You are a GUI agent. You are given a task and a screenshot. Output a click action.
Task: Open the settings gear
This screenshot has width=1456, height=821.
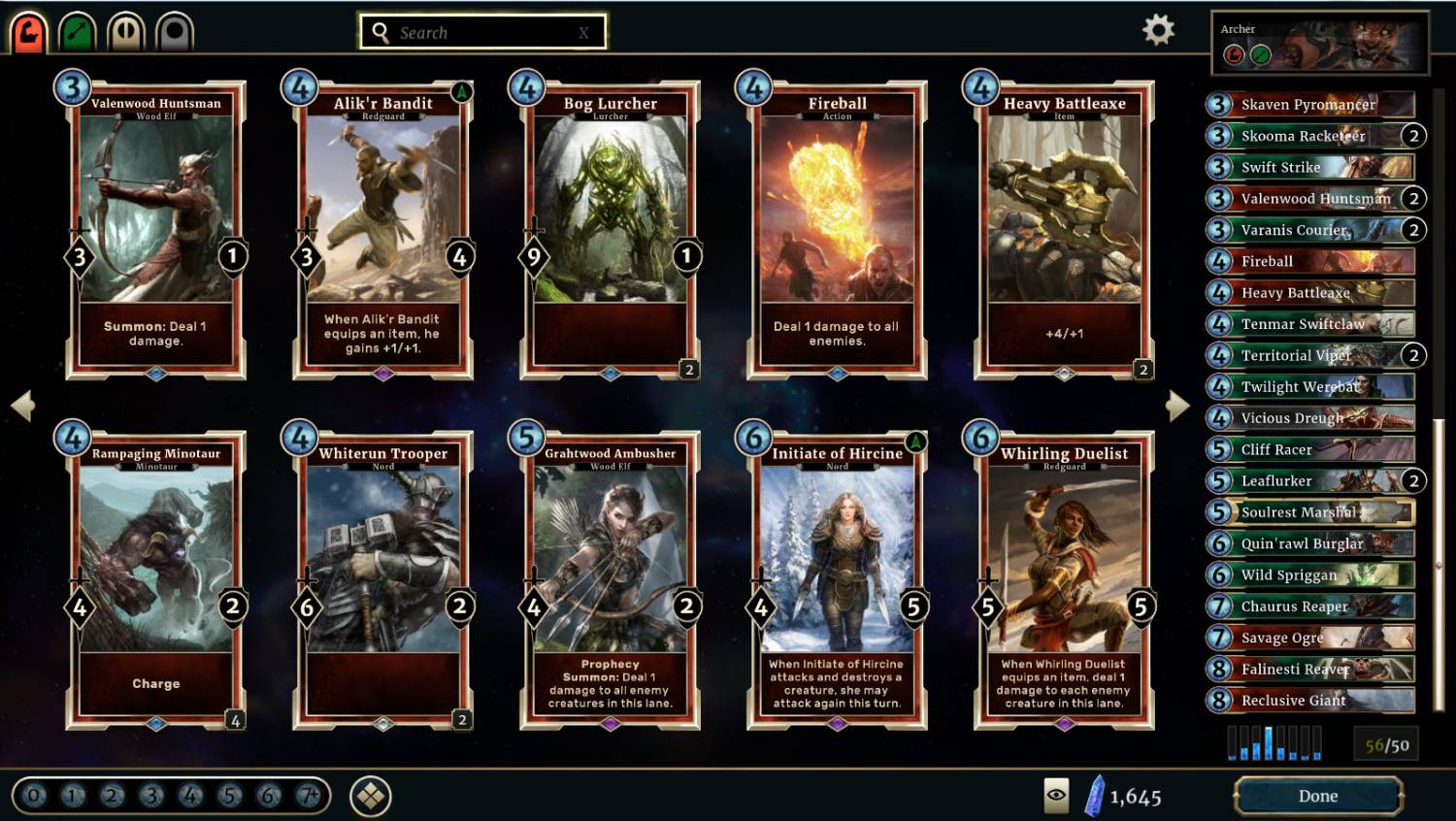click(x=1158, y=30)
